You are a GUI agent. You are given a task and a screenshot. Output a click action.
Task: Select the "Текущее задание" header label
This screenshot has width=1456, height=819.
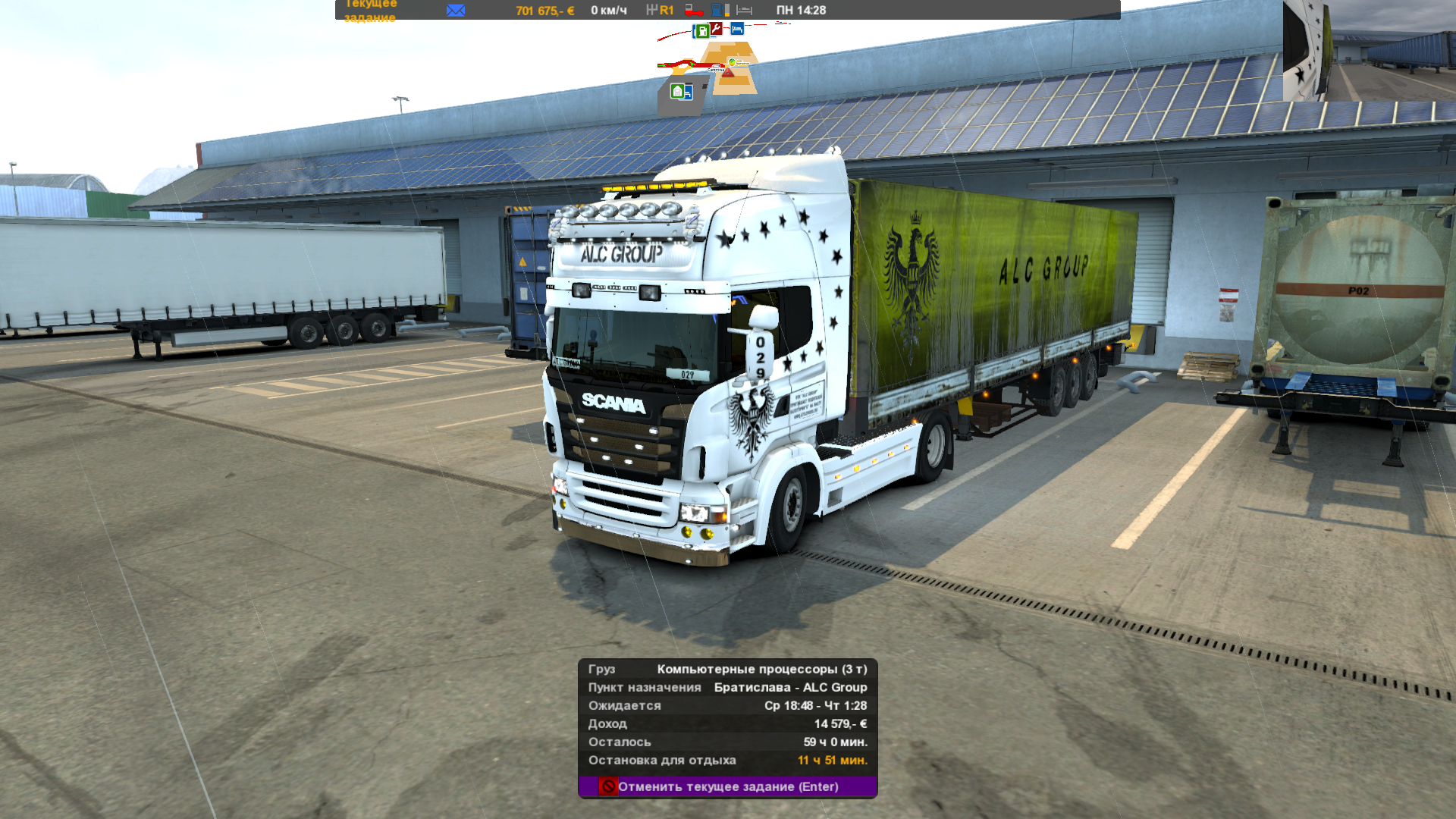point(370,10)
